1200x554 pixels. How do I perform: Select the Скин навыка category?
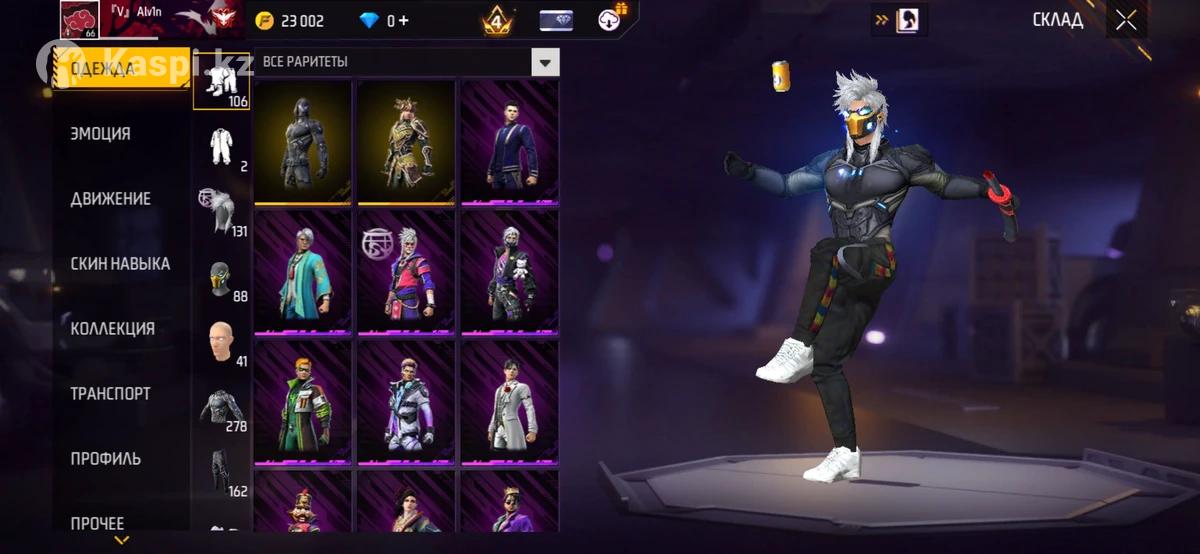(120, 264)
